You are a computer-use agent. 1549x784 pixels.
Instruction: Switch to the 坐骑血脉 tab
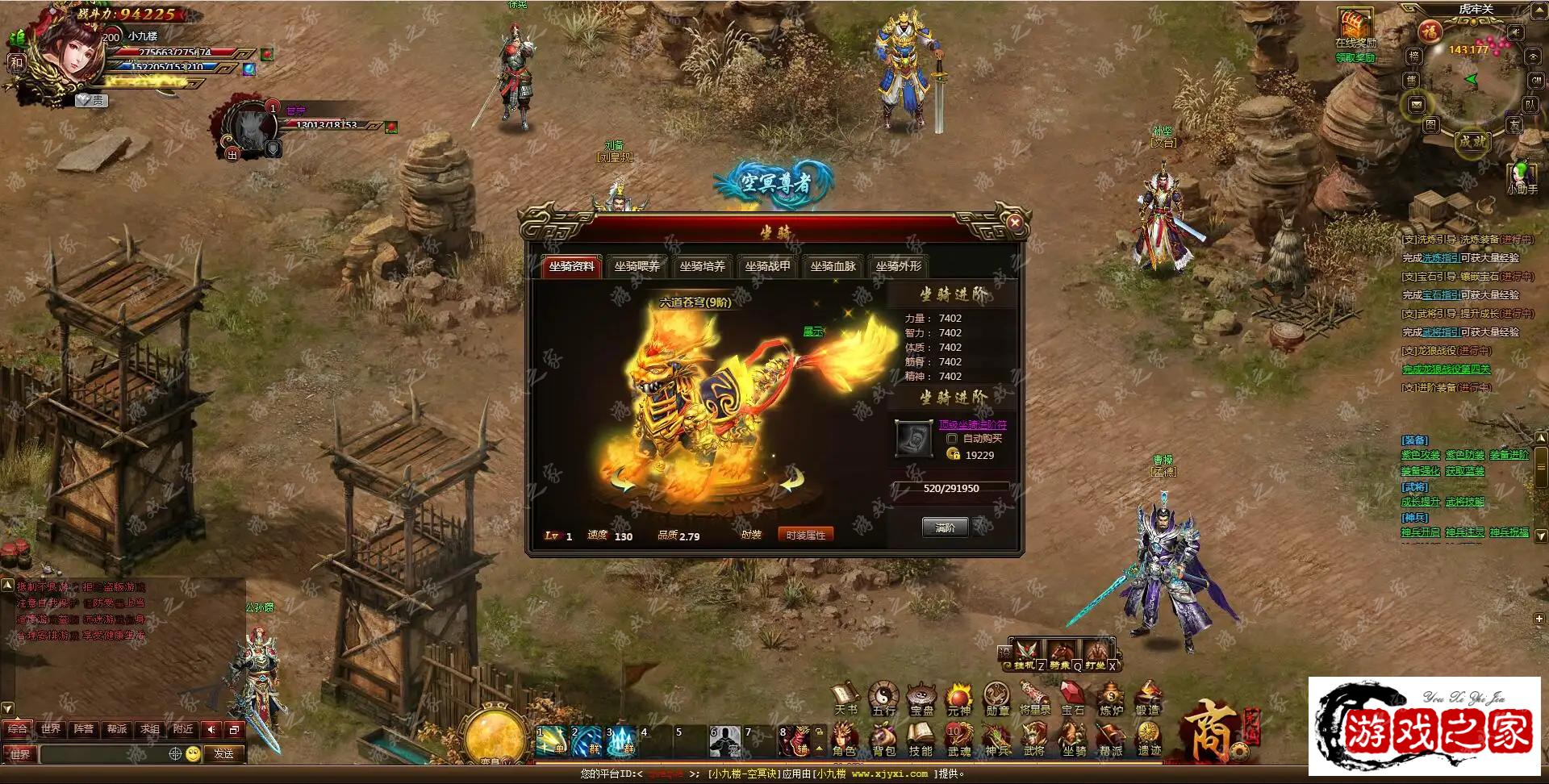coord(833,266)
